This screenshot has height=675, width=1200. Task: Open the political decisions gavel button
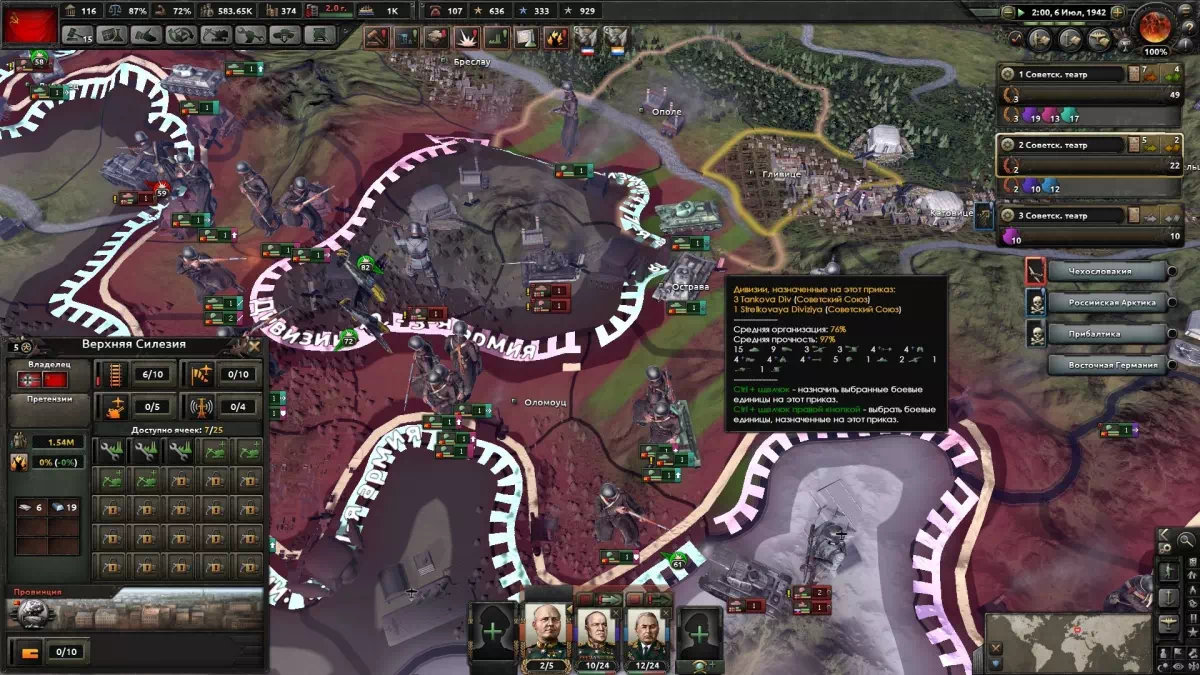point(77,35)
